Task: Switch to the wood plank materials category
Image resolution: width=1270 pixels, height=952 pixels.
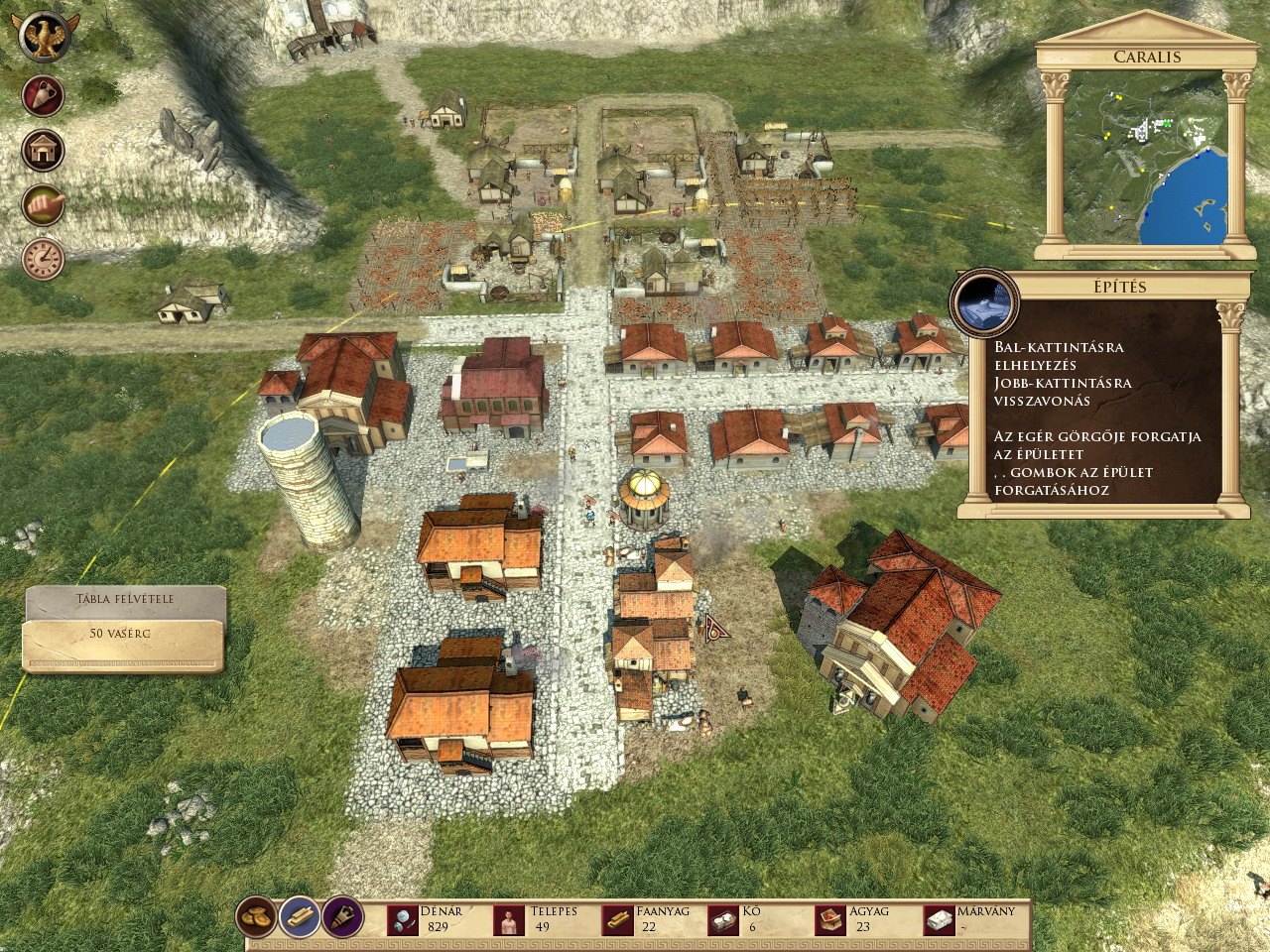Action: 299,917
